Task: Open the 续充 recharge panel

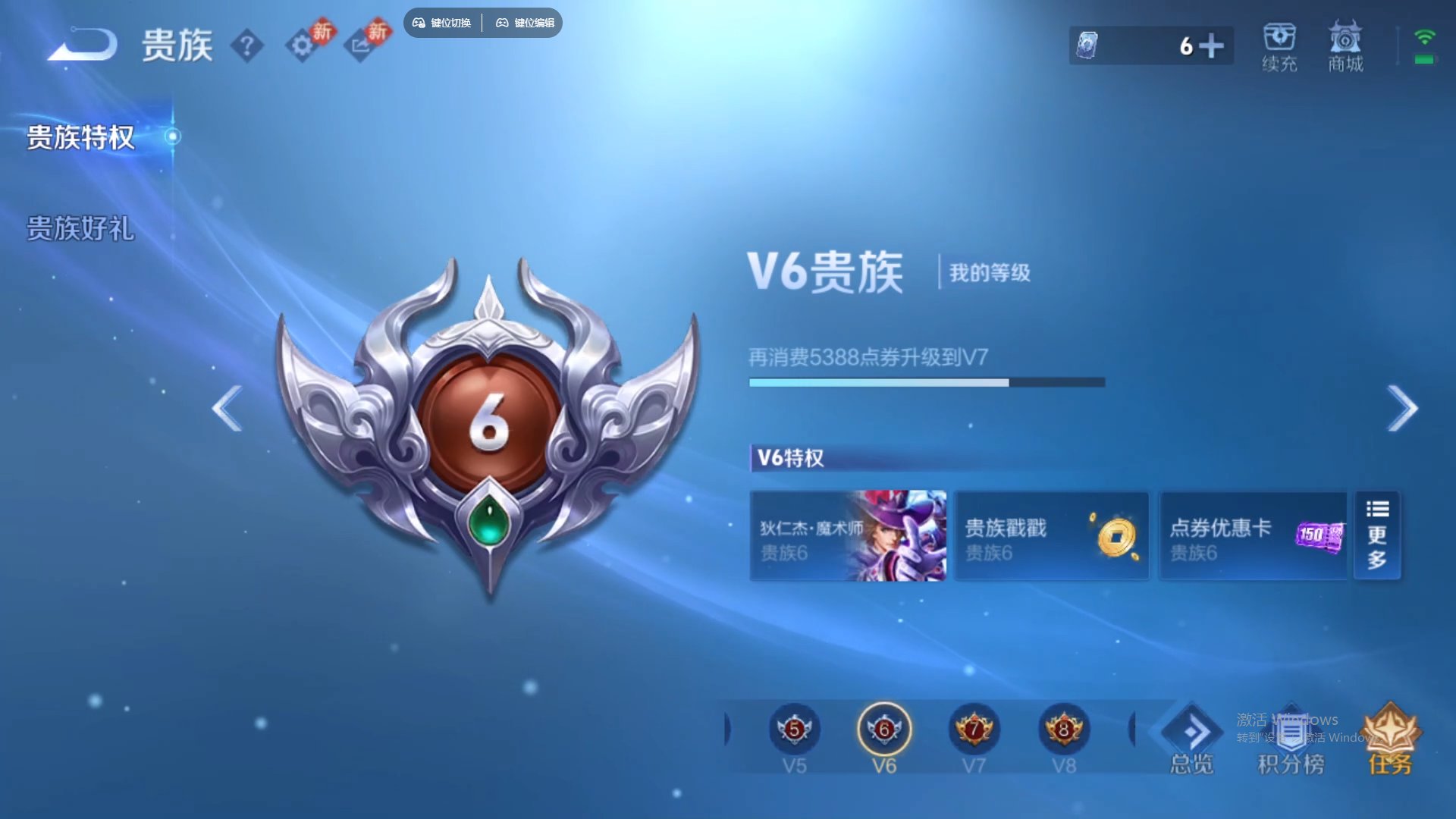Action: tap(1280, 47)
